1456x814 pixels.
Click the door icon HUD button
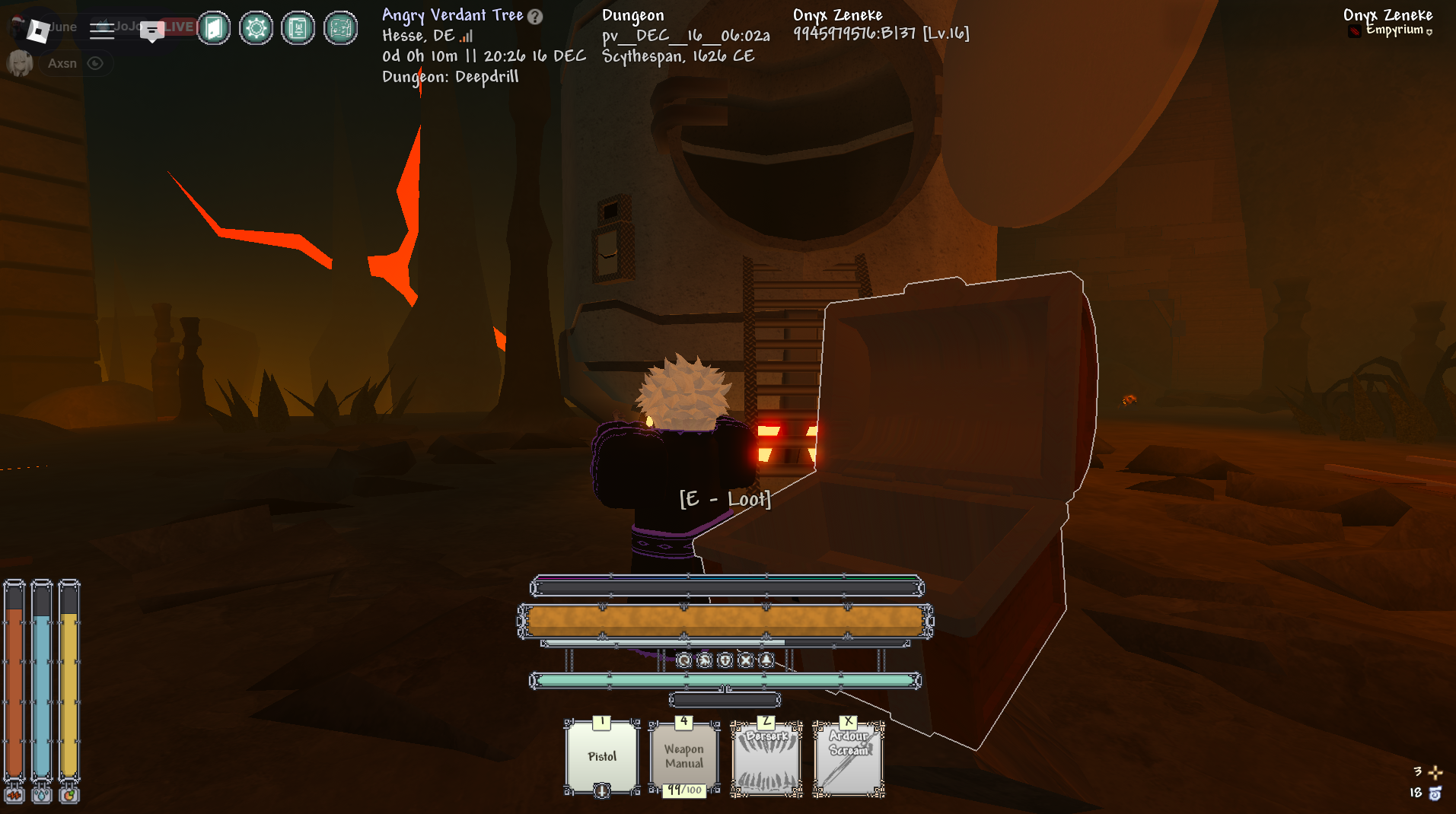[x=214, y=29]
